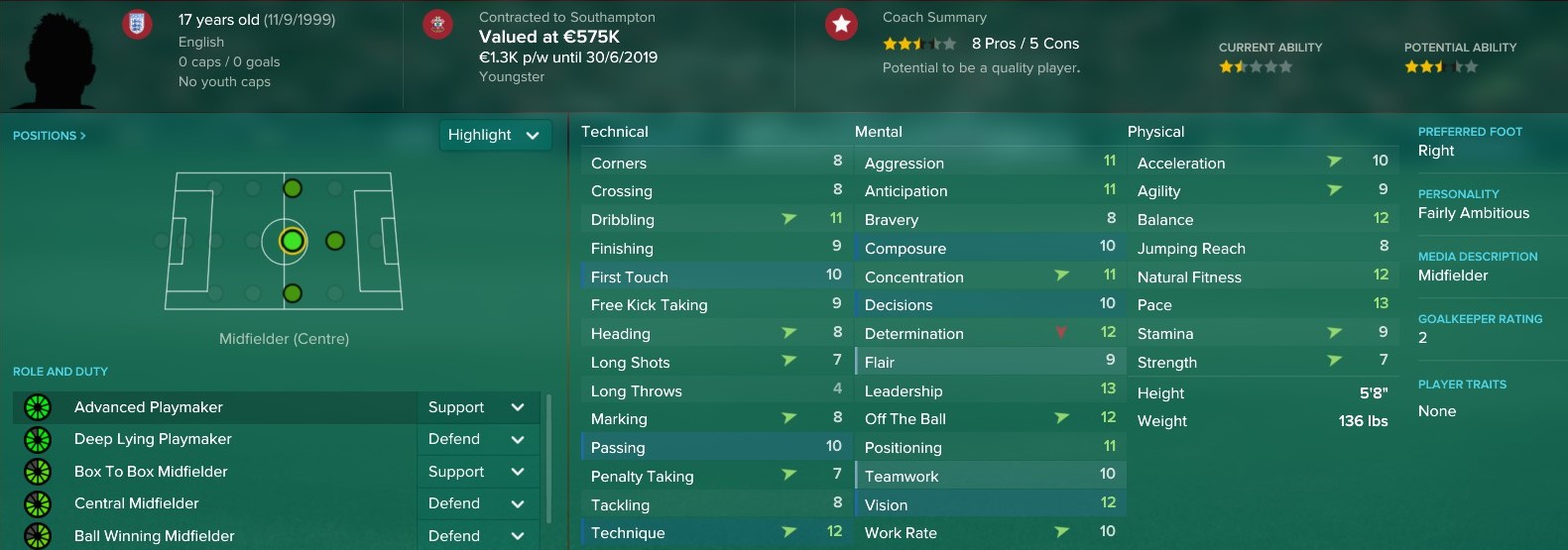The height and width of the screenshot is (550, 1568).
Task: Open the Highlight dropdown
Action: pyautogui.click(x=494, y=135)
